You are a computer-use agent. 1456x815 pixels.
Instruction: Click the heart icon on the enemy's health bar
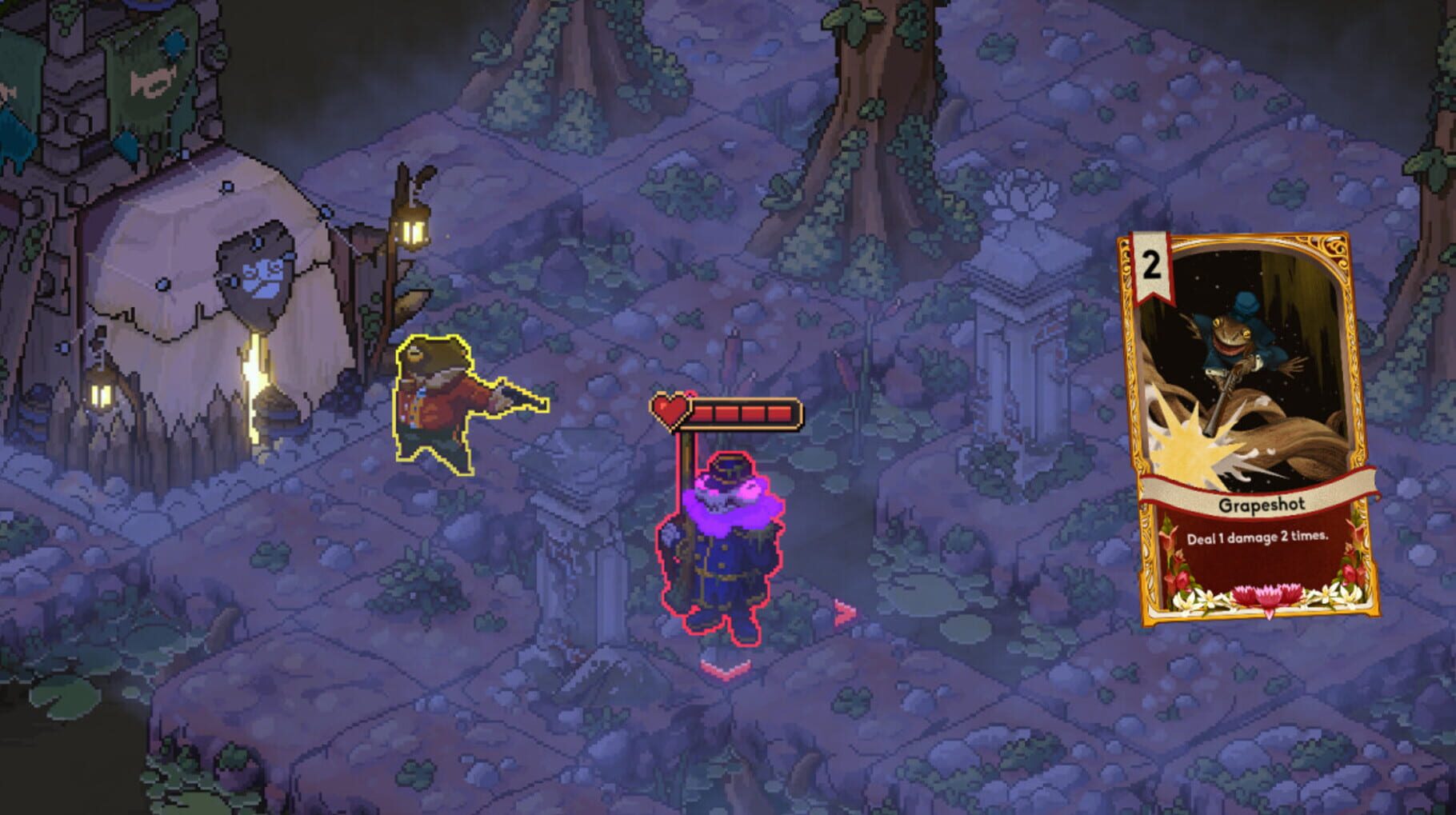[x=669, y=409]
